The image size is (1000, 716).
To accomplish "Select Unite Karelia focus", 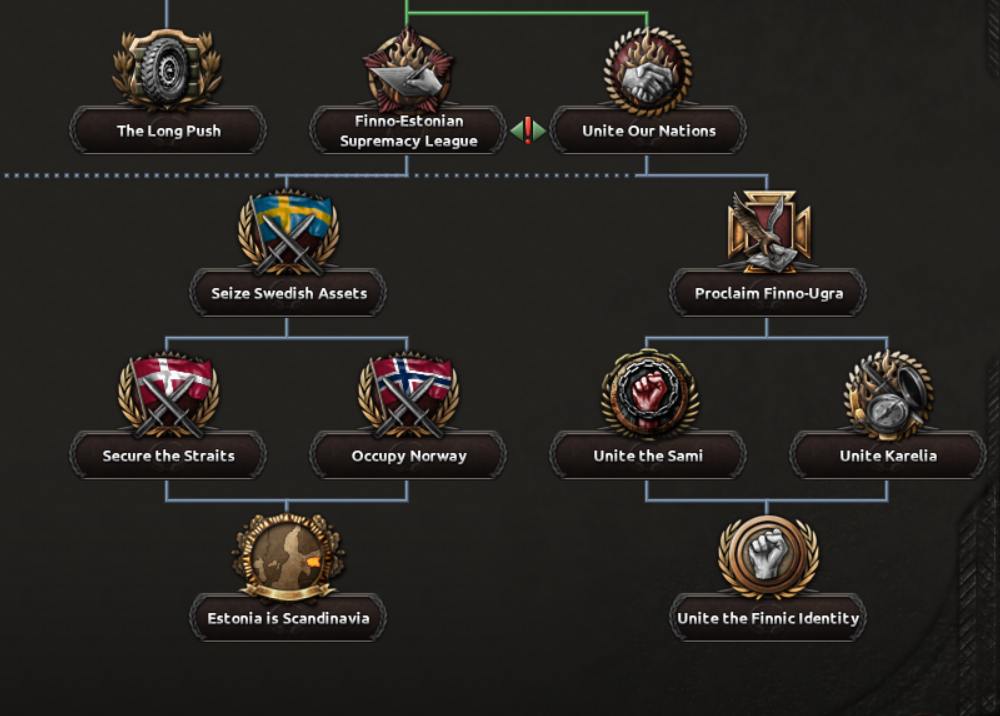I will [x=888, y=456].
